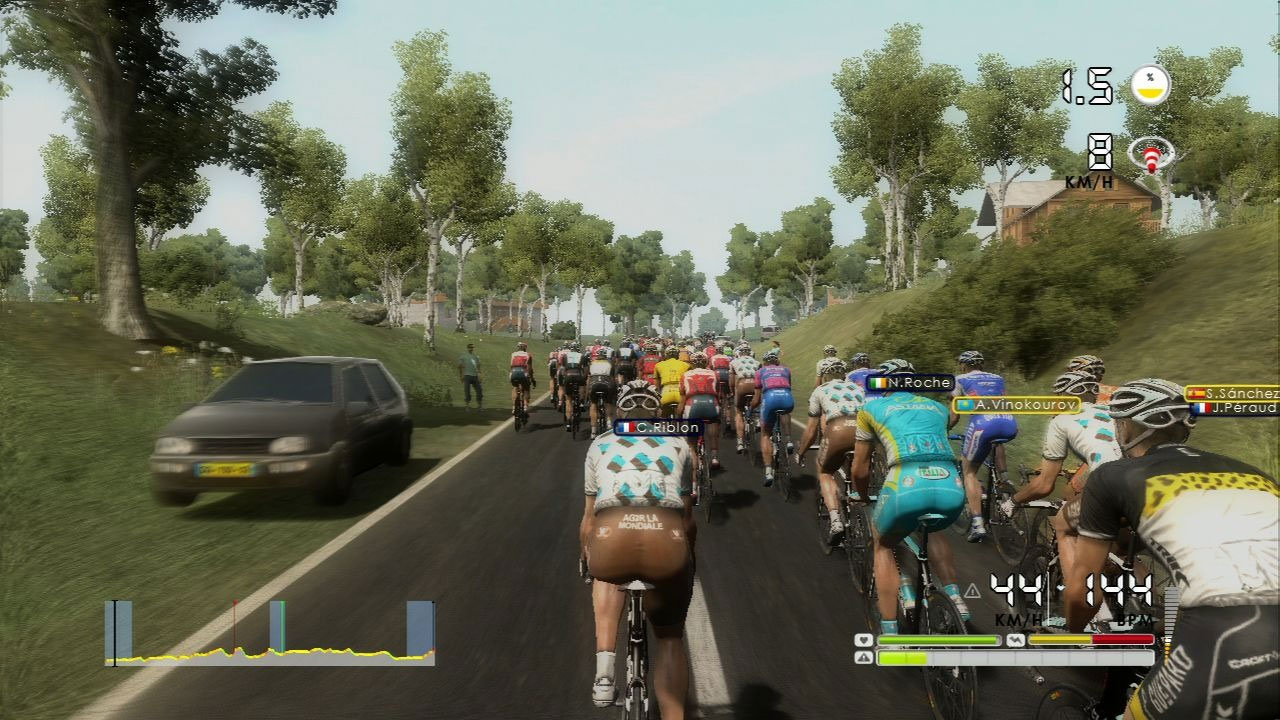Click the yellow gradient percentage gauge

pos(1151,85)
